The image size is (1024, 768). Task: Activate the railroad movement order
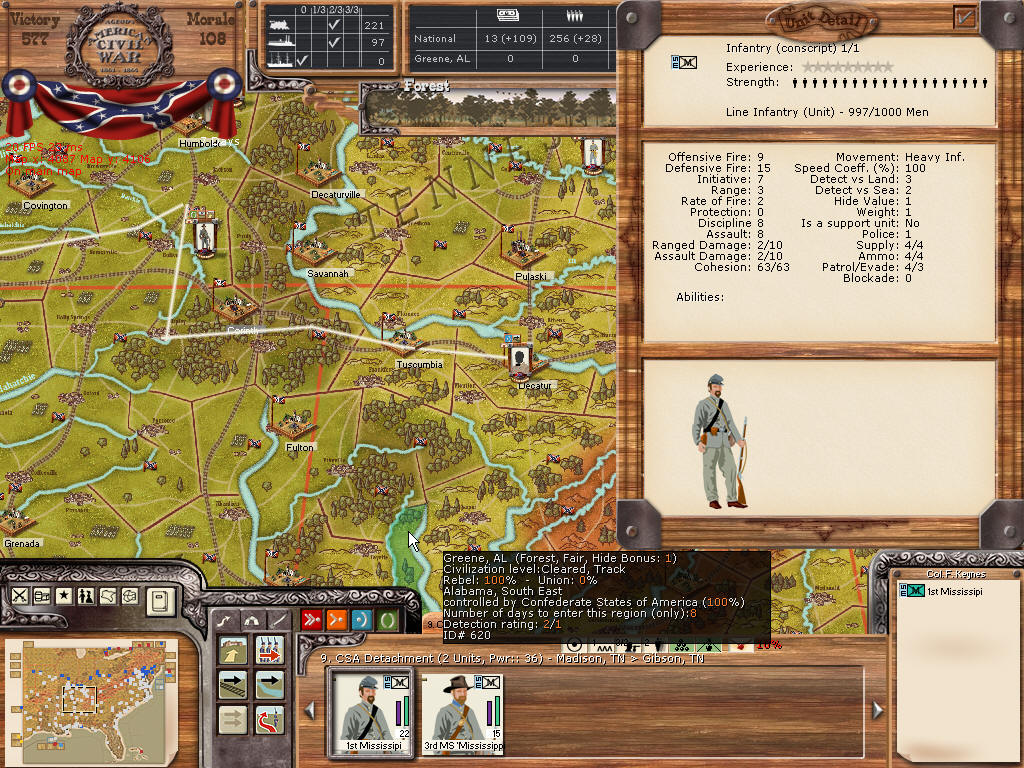(x=233, y=685)
